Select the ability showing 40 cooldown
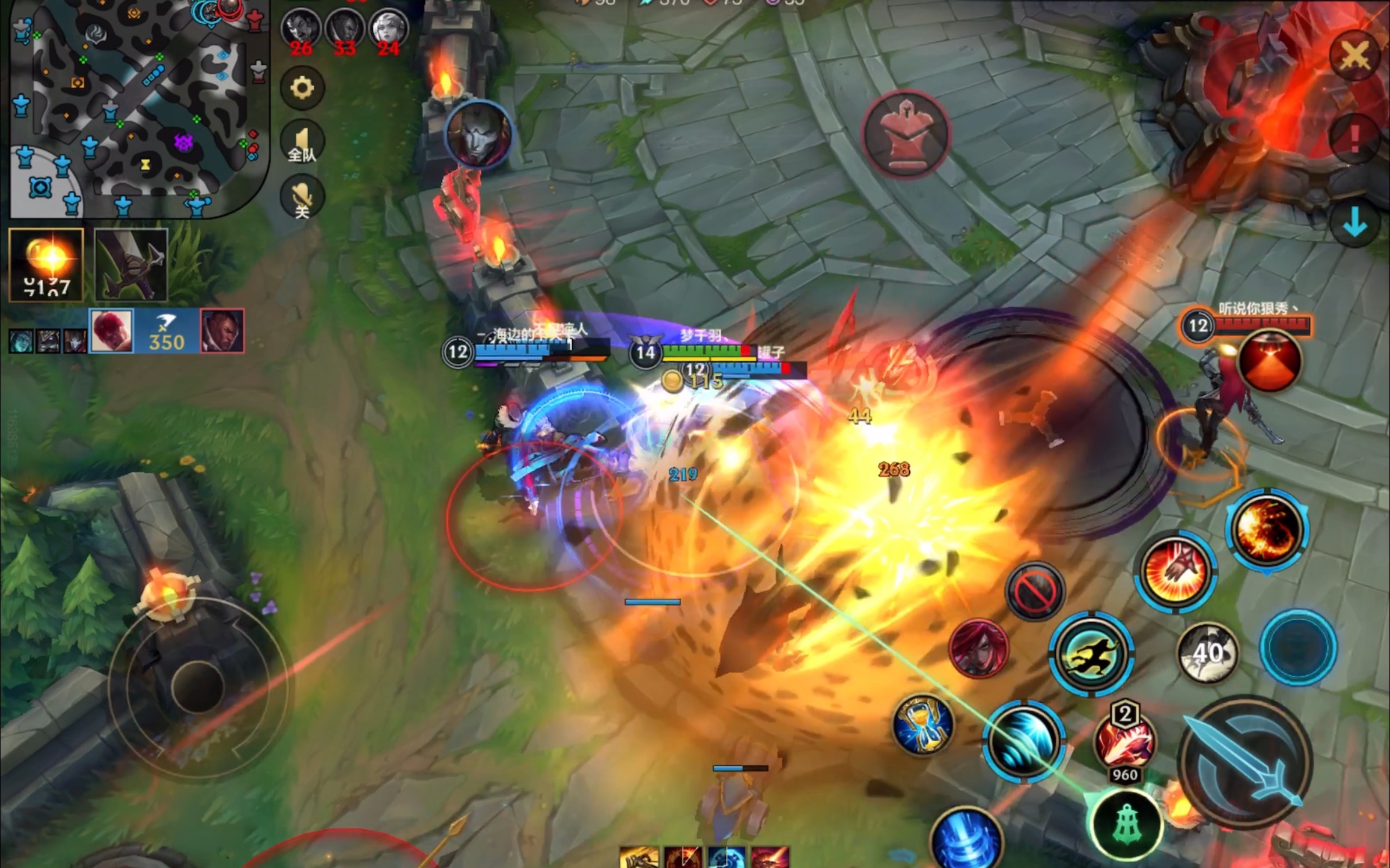 coord(1207,653)
